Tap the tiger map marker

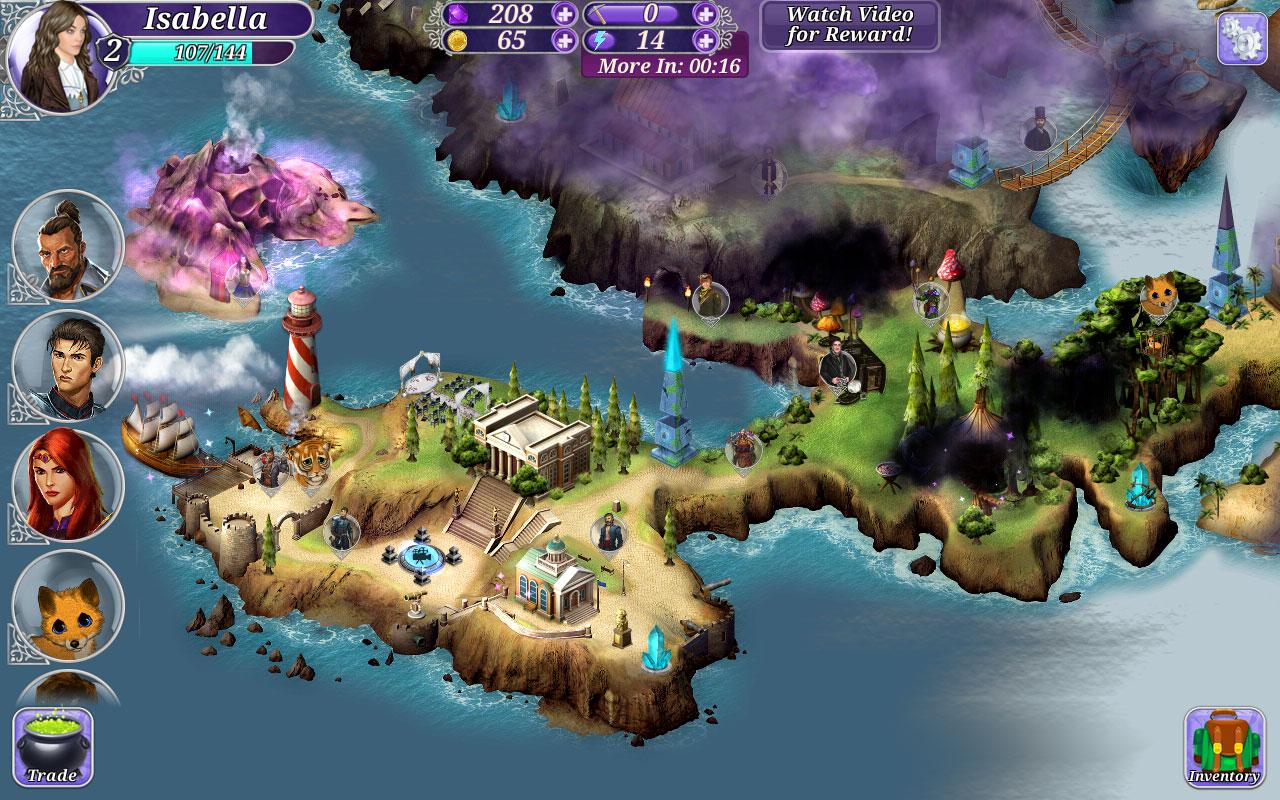pyautogui.click(x=307, y=461)
